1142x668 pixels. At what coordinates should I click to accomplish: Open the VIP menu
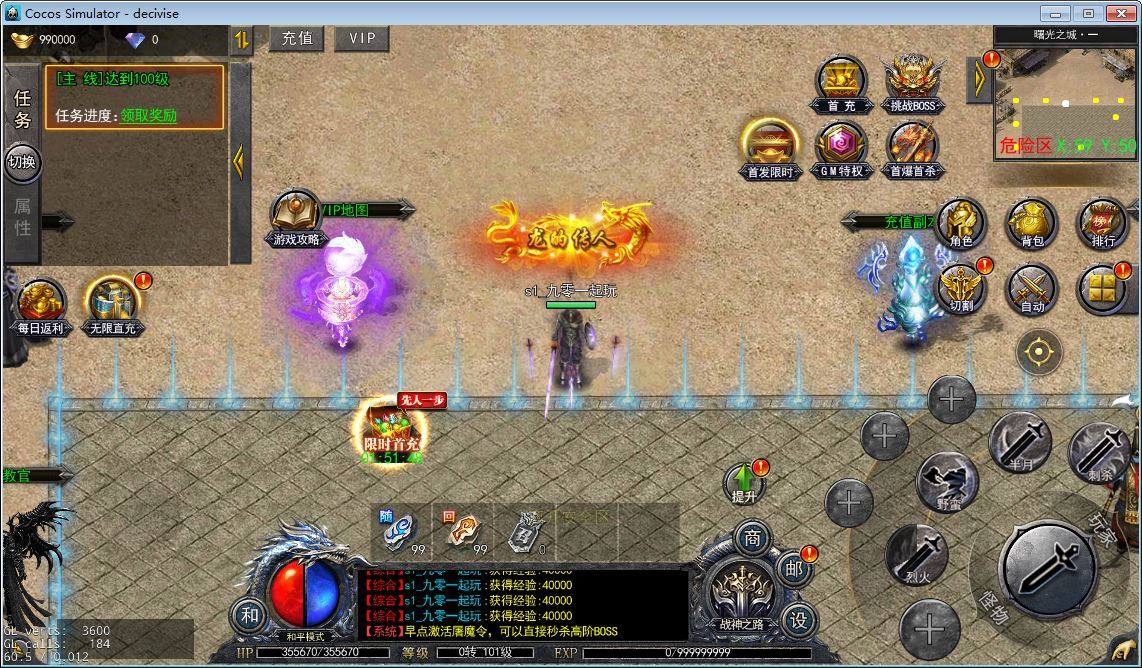point(362,38)
